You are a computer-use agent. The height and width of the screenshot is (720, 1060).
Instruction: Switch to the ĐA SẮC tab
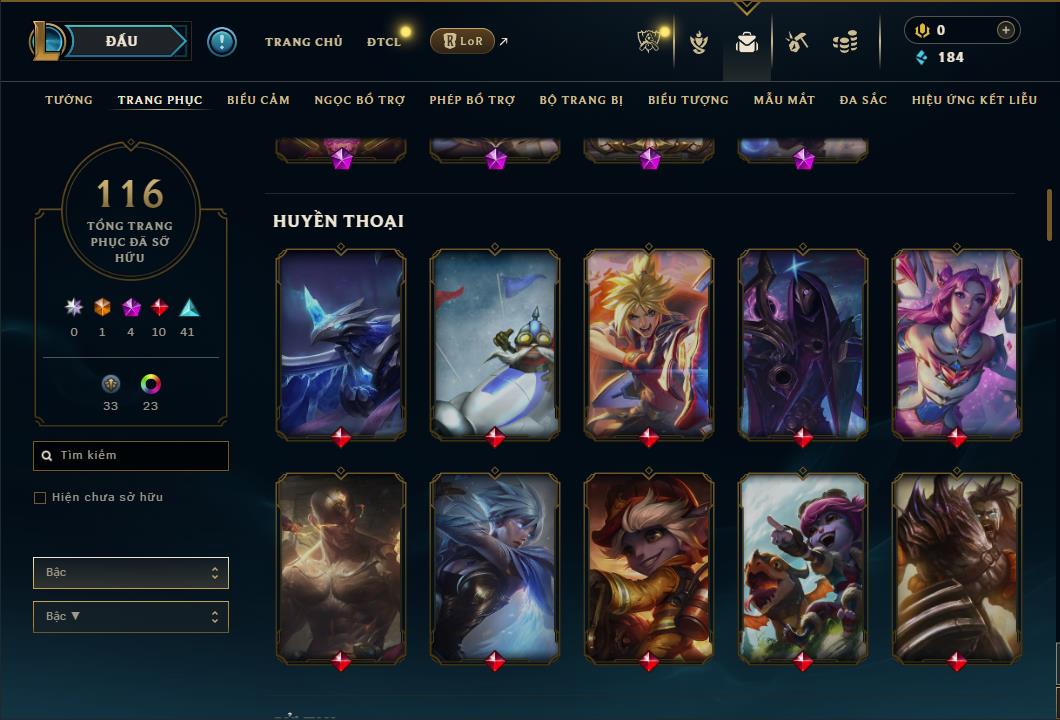(863, 100)
